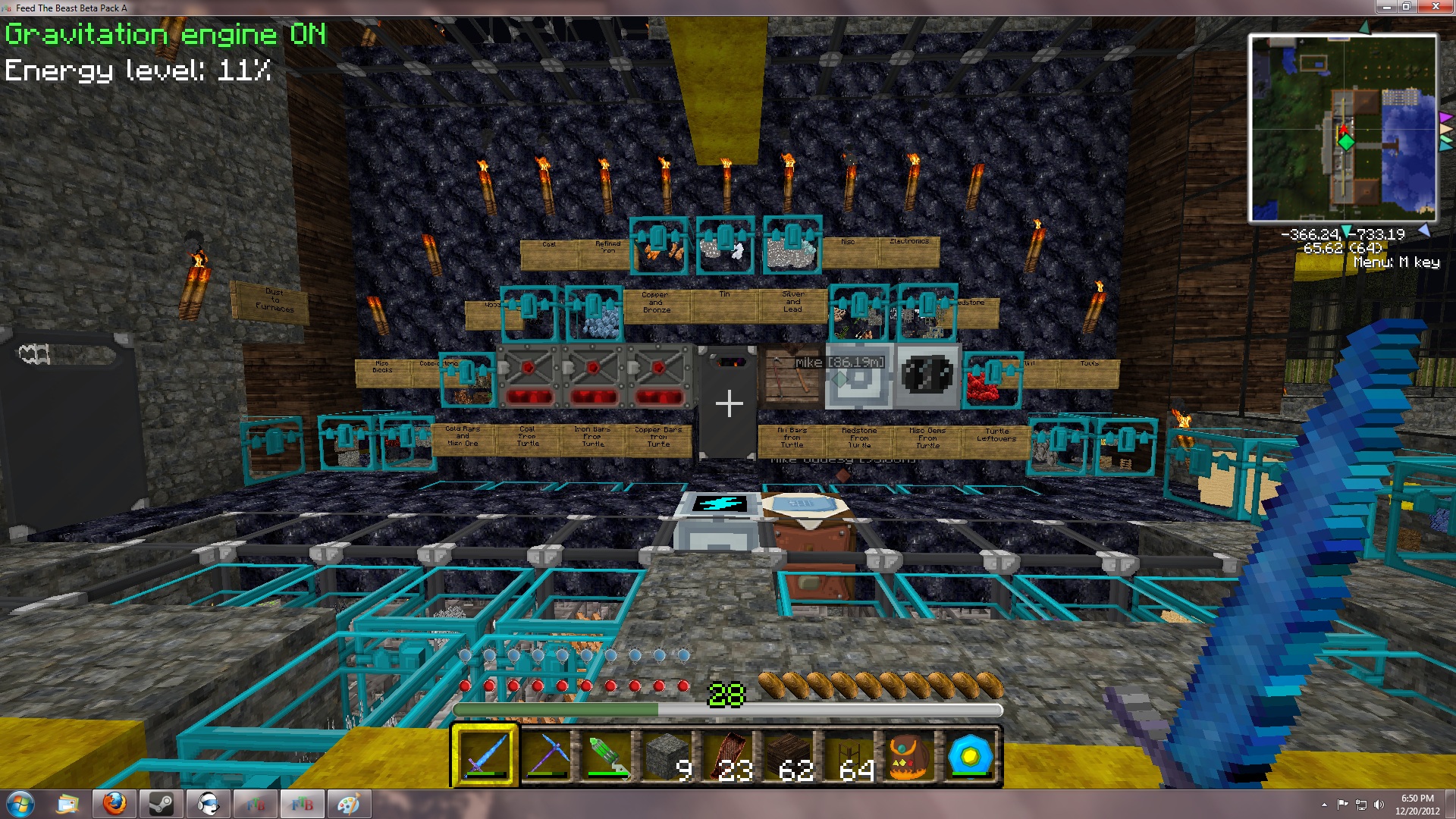Select the blue octagonal gem slot
Viewport: 1456px width, 819px height.
click(x=970, y=756)
